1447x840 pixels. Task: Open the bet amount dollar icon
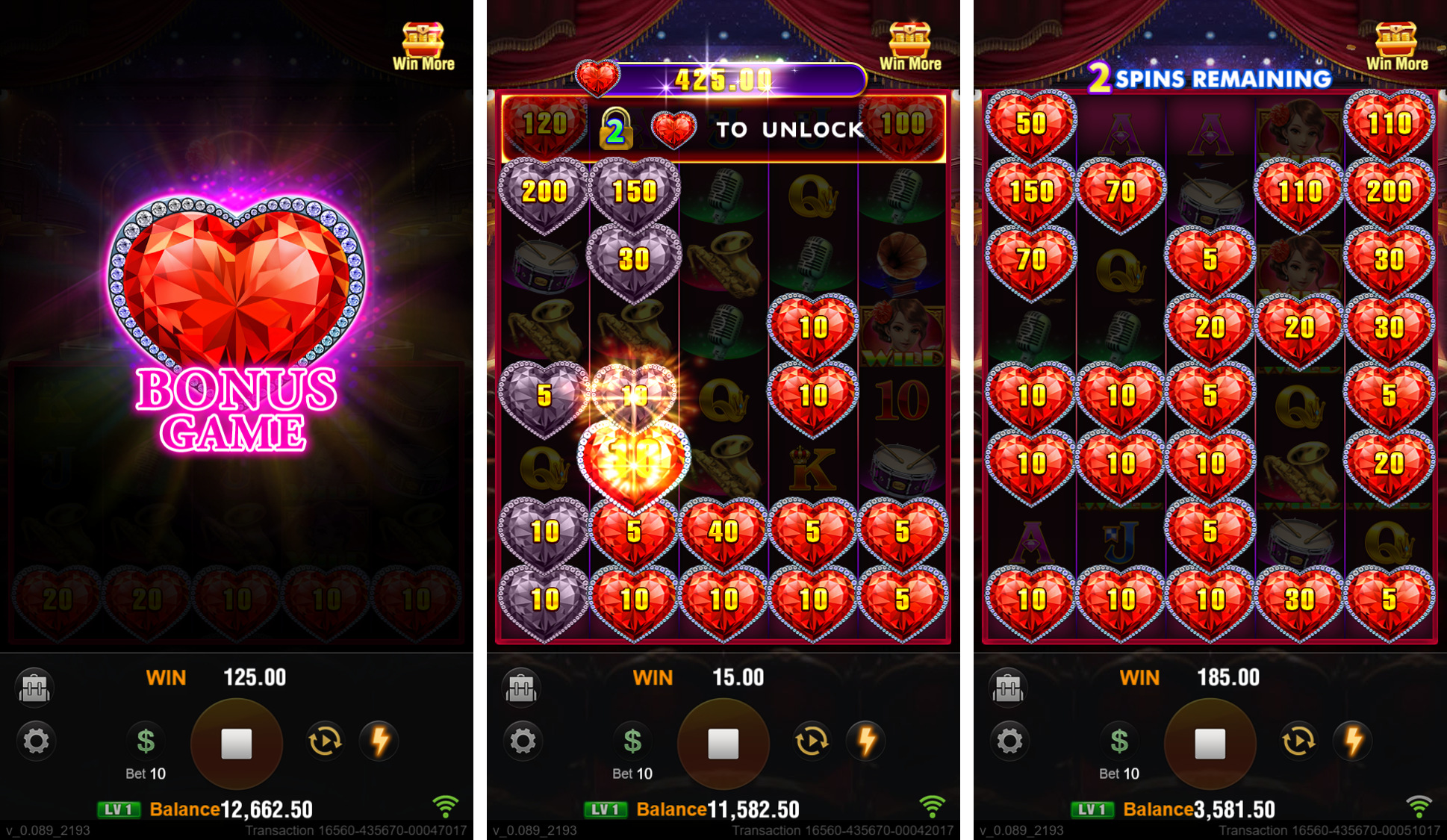click(145, 741)
